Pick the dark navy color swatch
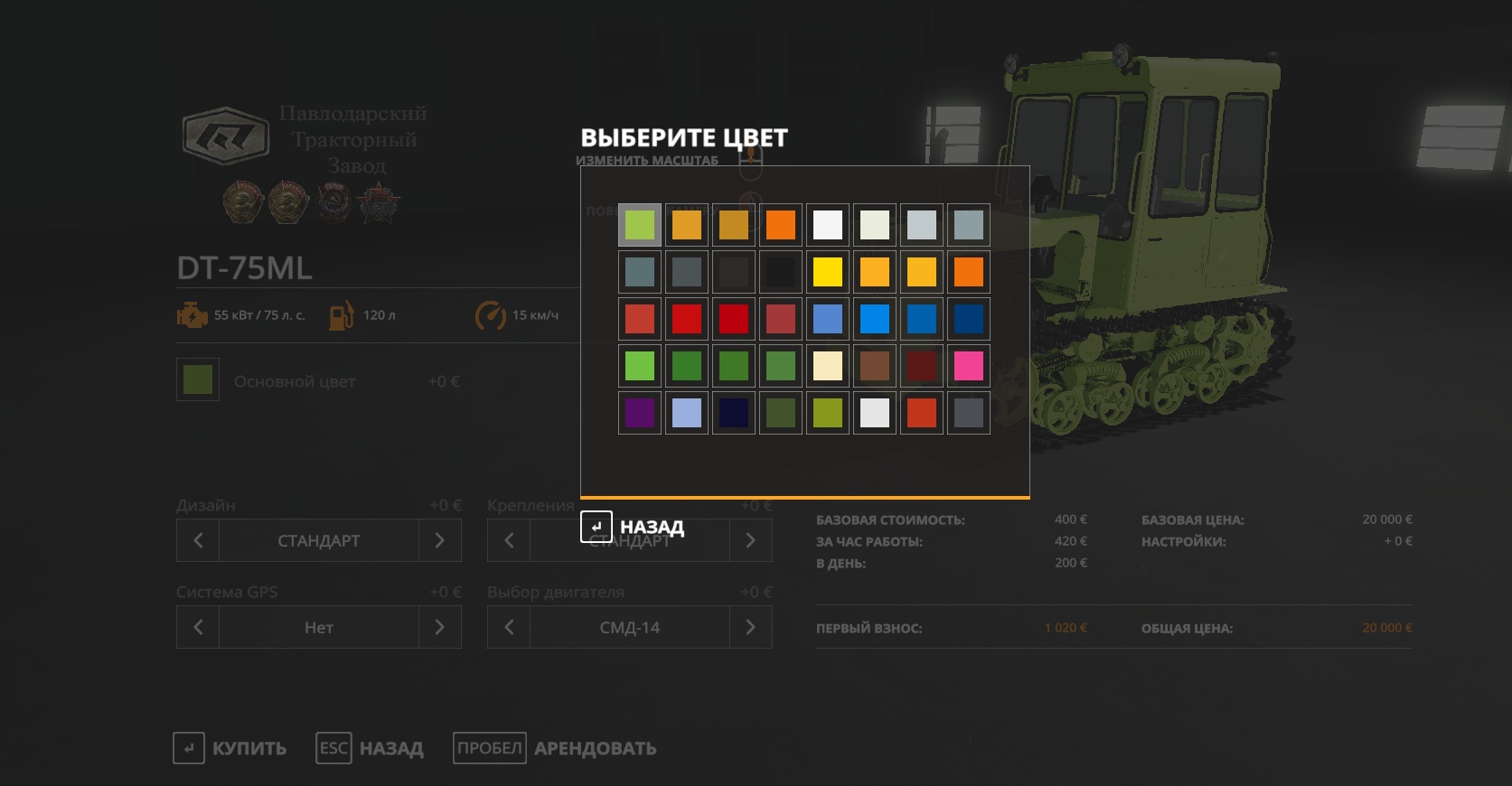The image size is (1512, 786). click(733, 413)
